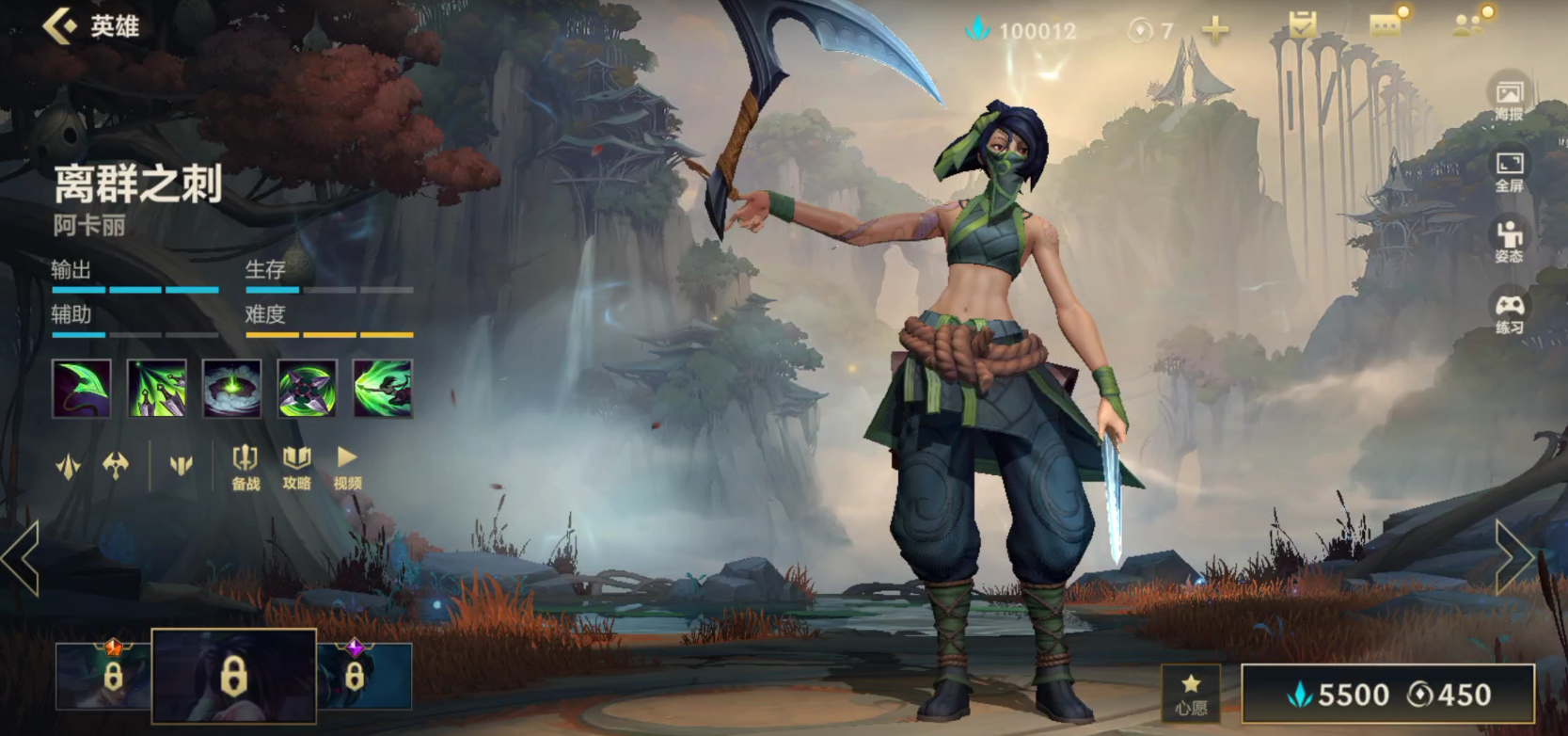Screen dimensions: 1568x736
Task: Switch to the previous hero with left arrow
Action: [x=21, y=558]
